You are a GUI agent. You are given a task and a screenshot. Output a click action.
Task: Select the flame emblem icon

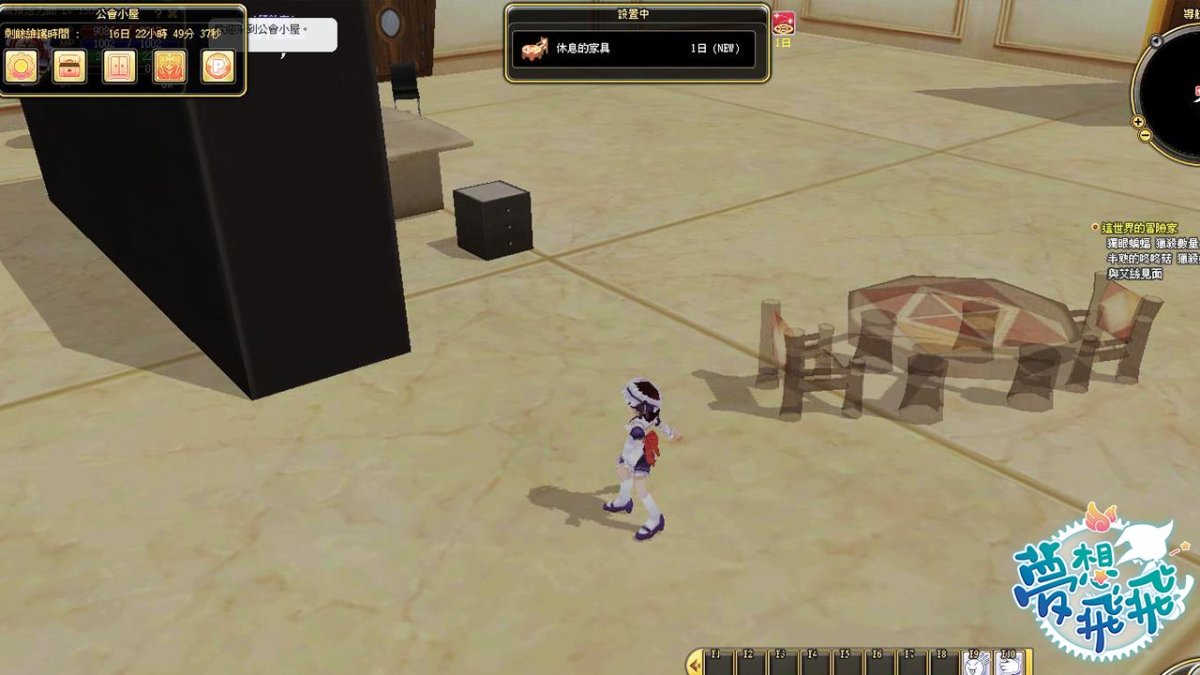pyautogui.click(x=169, y=66)
